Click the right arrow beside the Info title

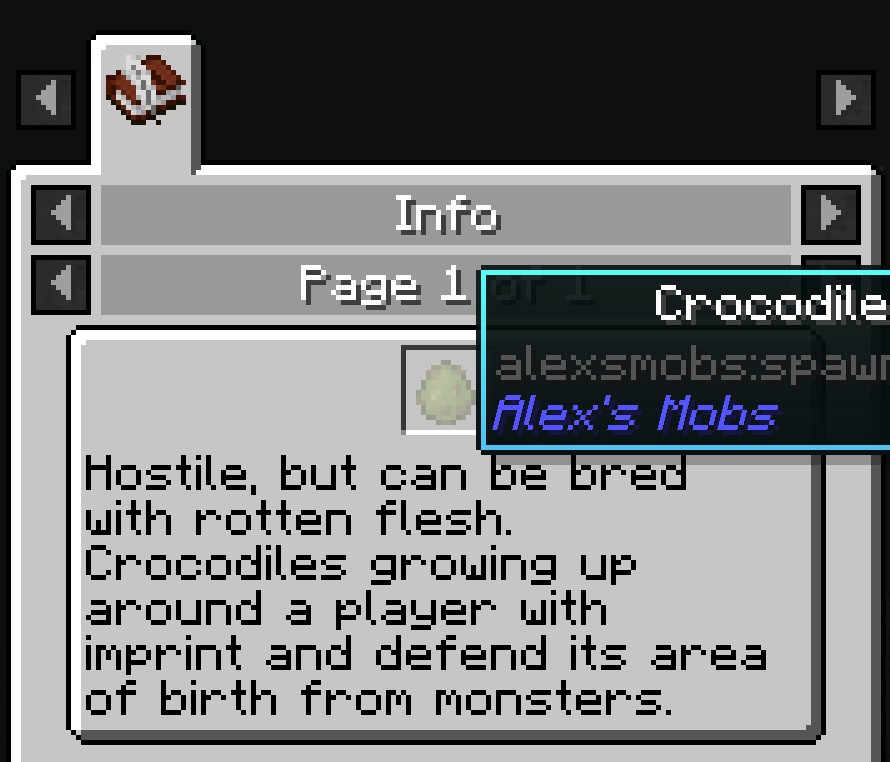pyautogui.click(x=831, y=215)
